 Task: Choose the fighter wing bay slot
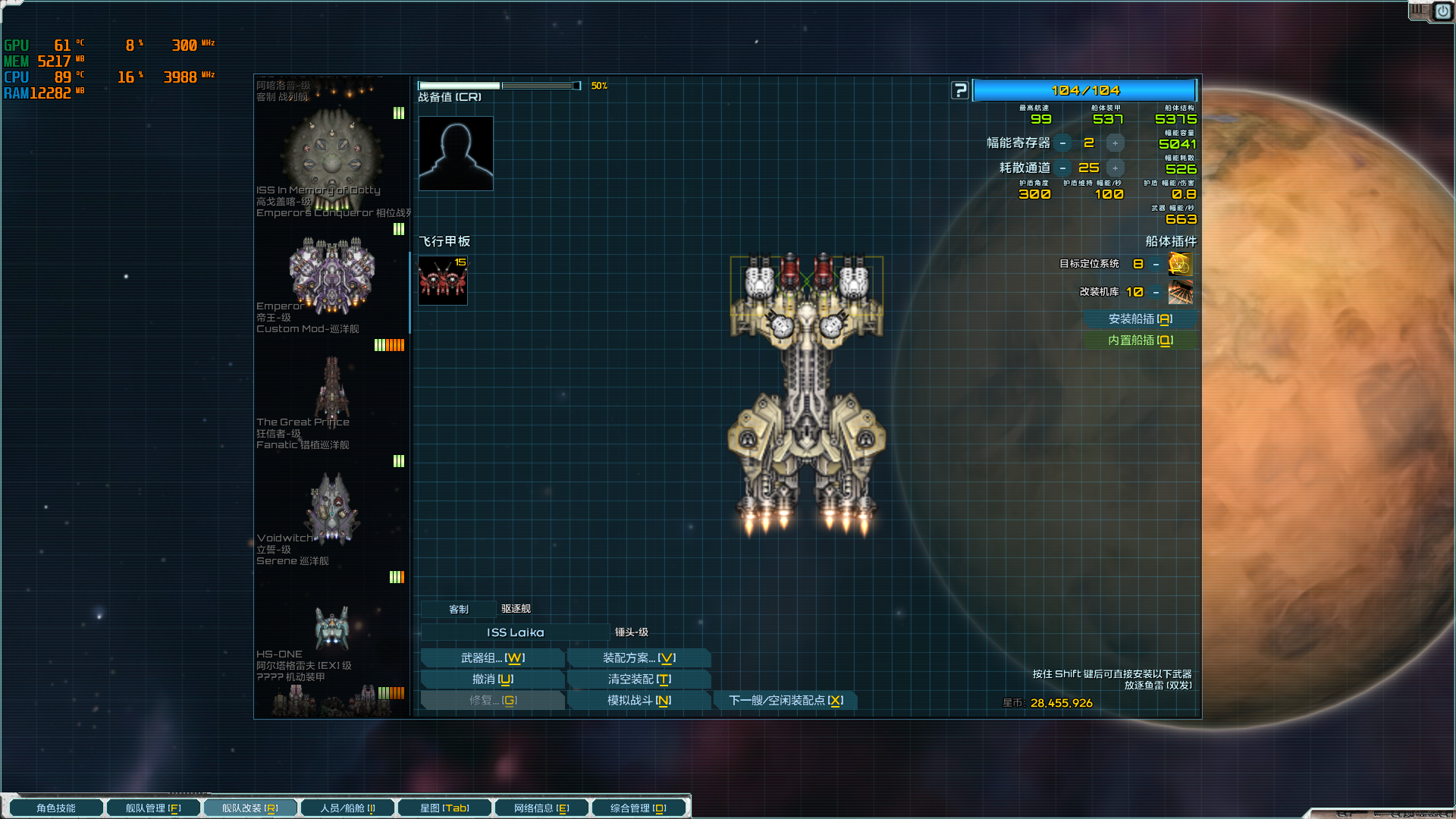point(443,281)
